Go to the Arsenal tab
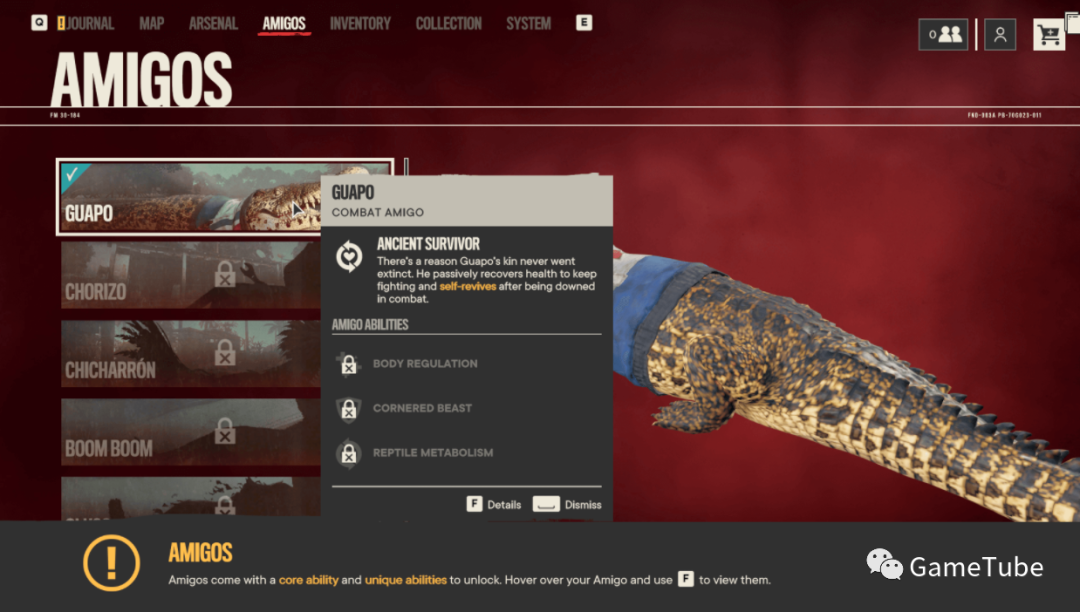The image size is (1080, 612). 214,23
